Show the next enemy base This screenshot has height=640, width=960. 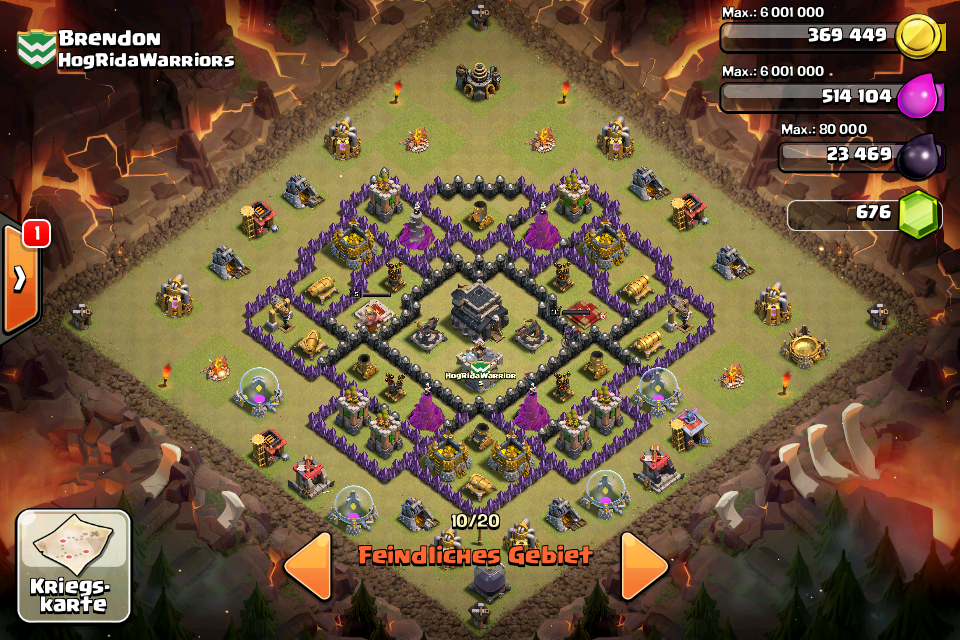644,566
